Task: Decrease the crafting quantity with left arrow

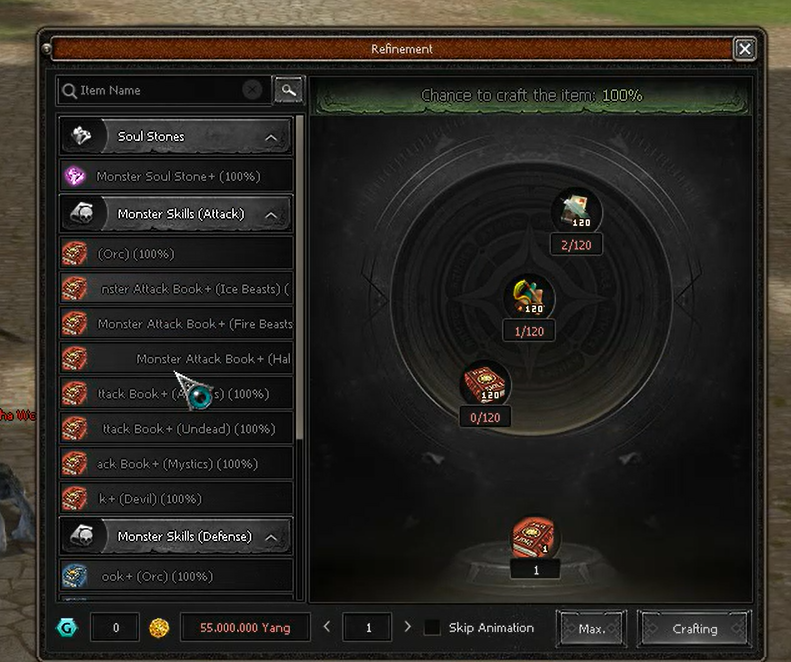Action: 326,627
